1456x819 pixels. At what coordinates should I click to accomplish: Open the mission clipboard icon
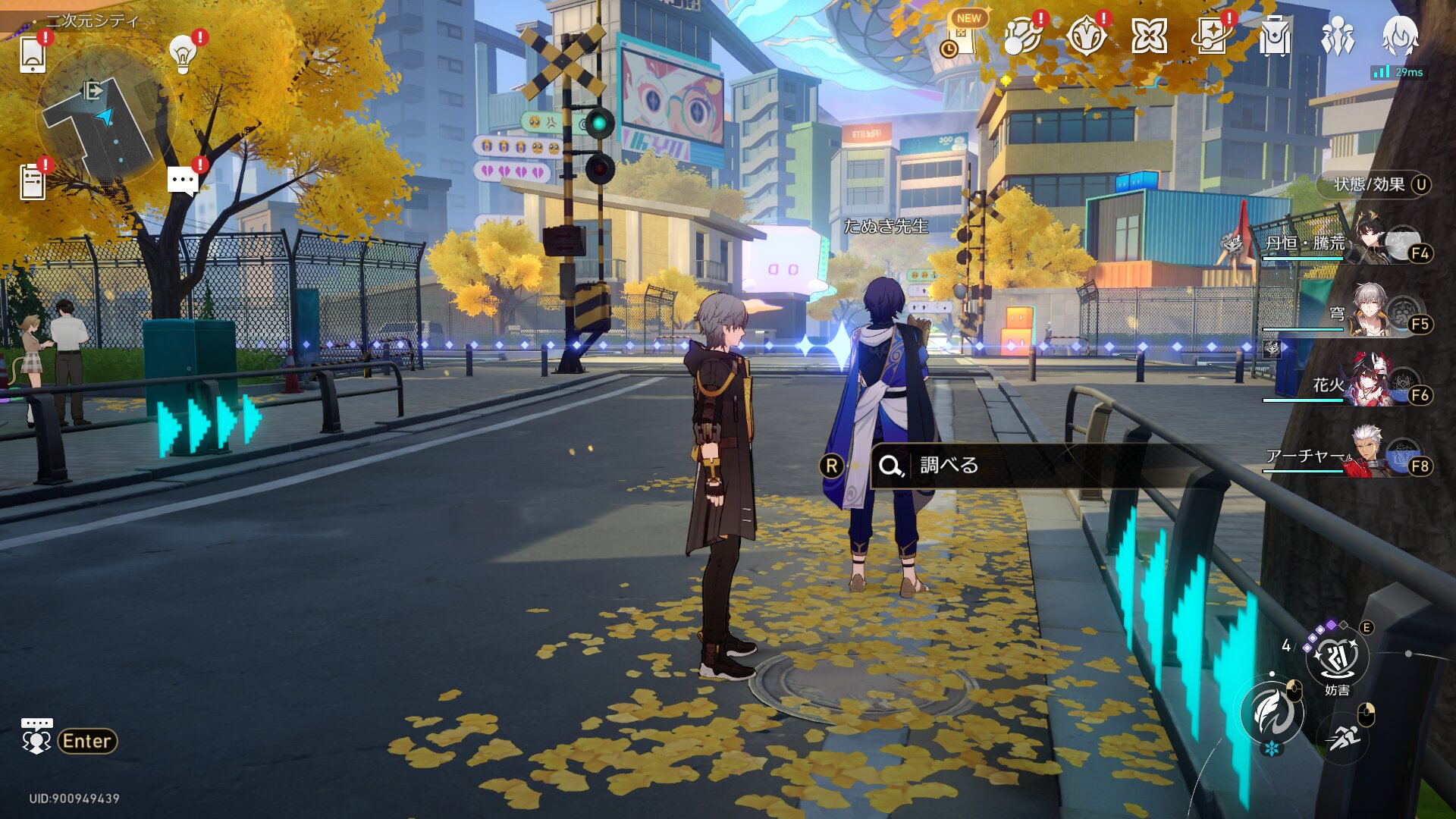[x=33, y=182]
